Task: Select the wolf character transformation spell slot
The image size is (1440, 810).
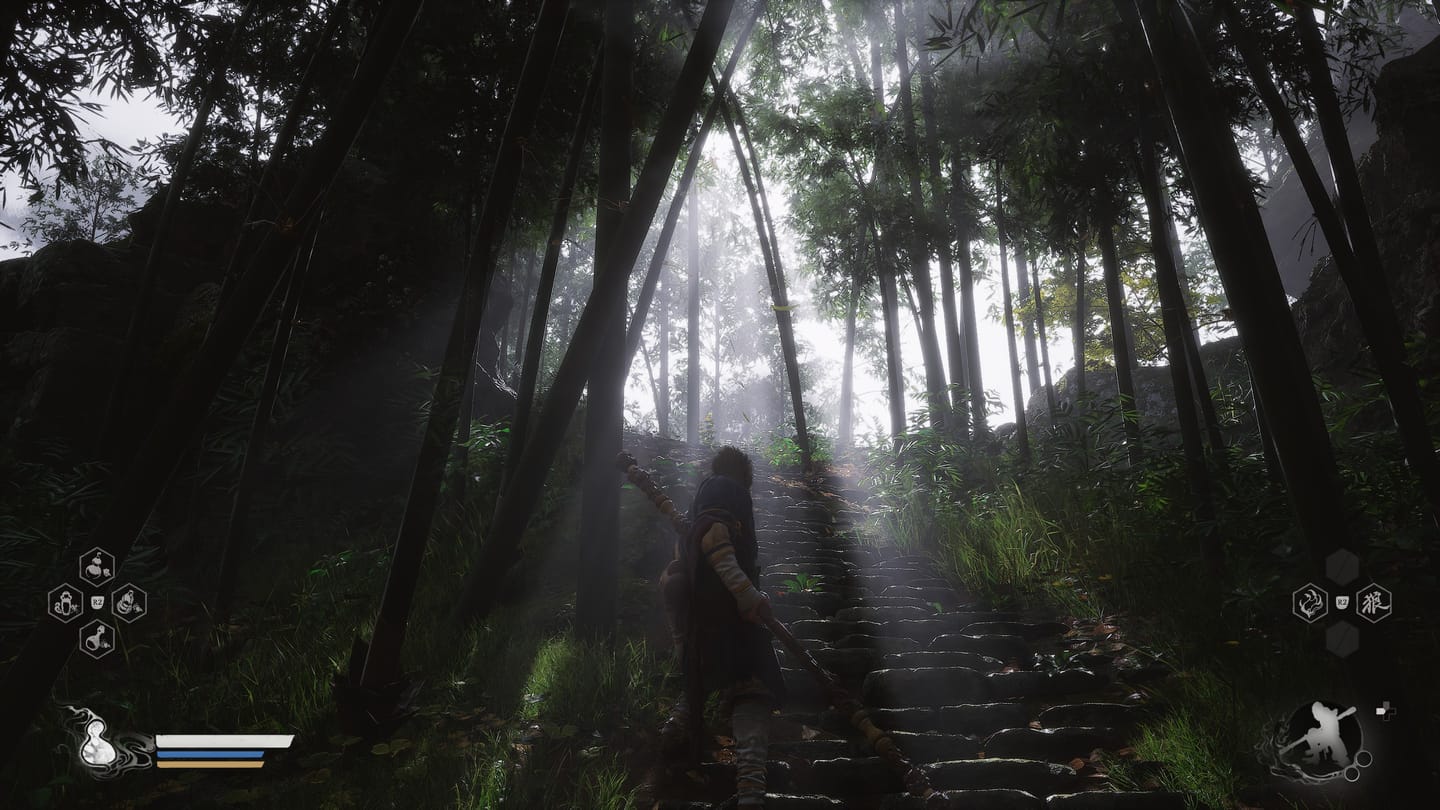Action: pyautogui.click(x=1373, y=602)
